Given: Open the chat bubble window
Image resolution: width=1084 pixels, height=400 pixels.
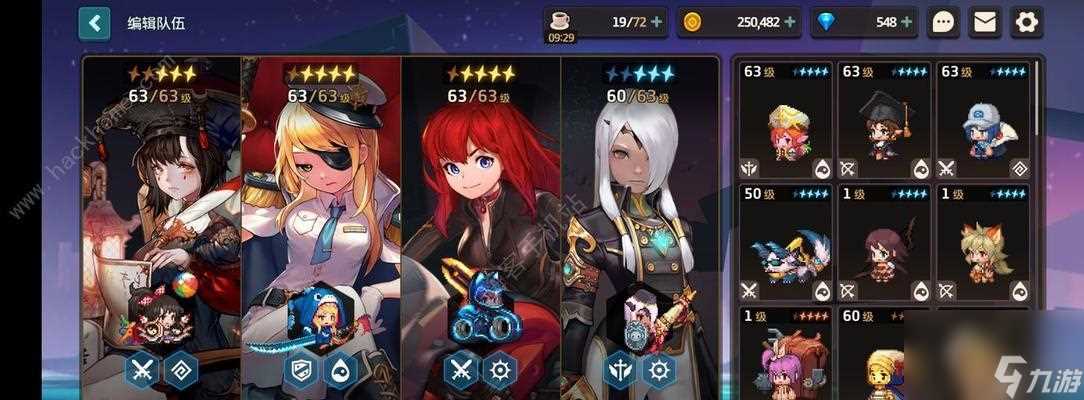Looking at the screenshot, I should [x=943, y=21].
